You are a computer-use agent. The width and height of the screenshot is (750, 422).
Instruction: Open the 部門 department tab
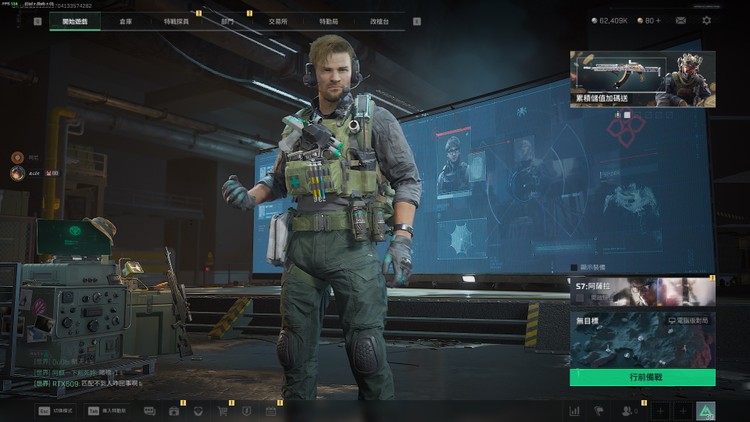[227, 20]
